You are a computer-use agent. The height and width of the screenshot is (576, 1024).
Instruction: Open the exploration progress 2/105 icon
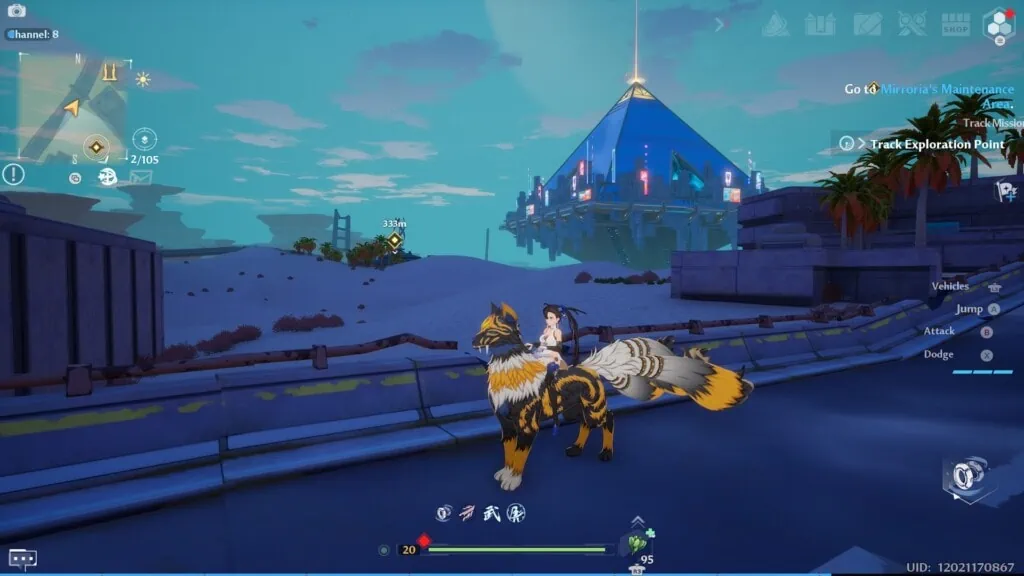(x=145, y=139)
